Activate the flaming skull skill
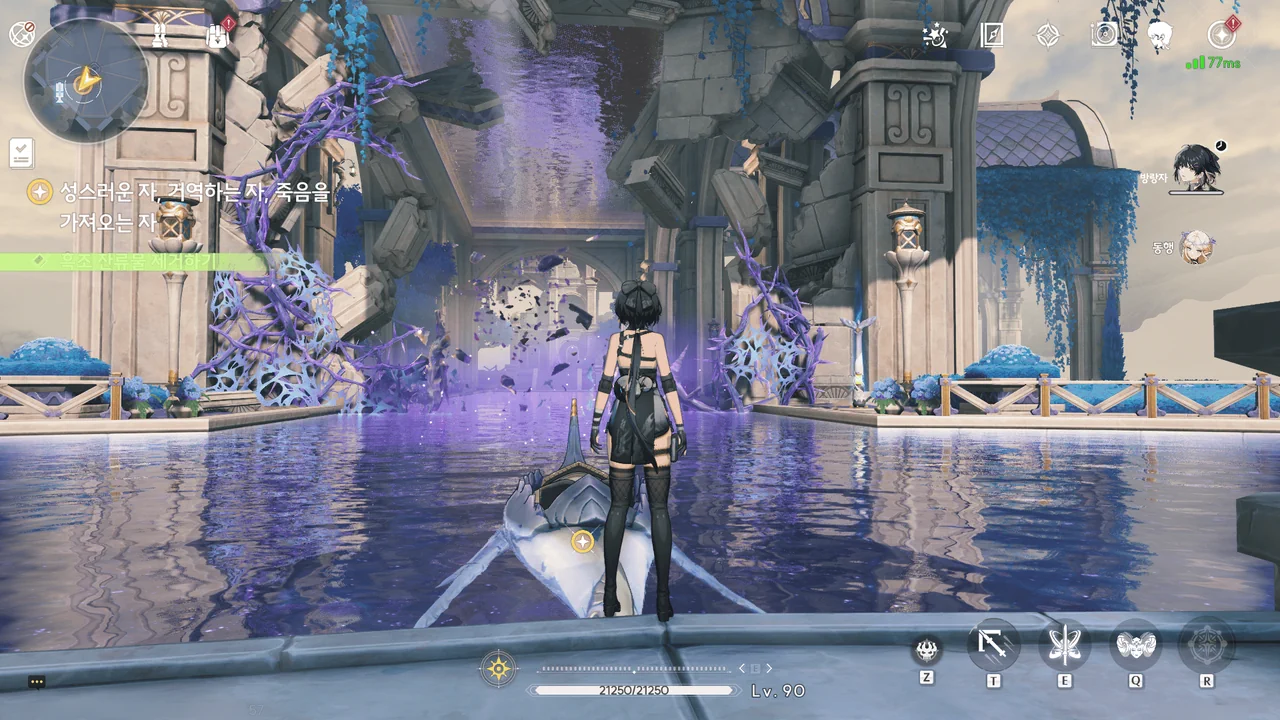 927,650
